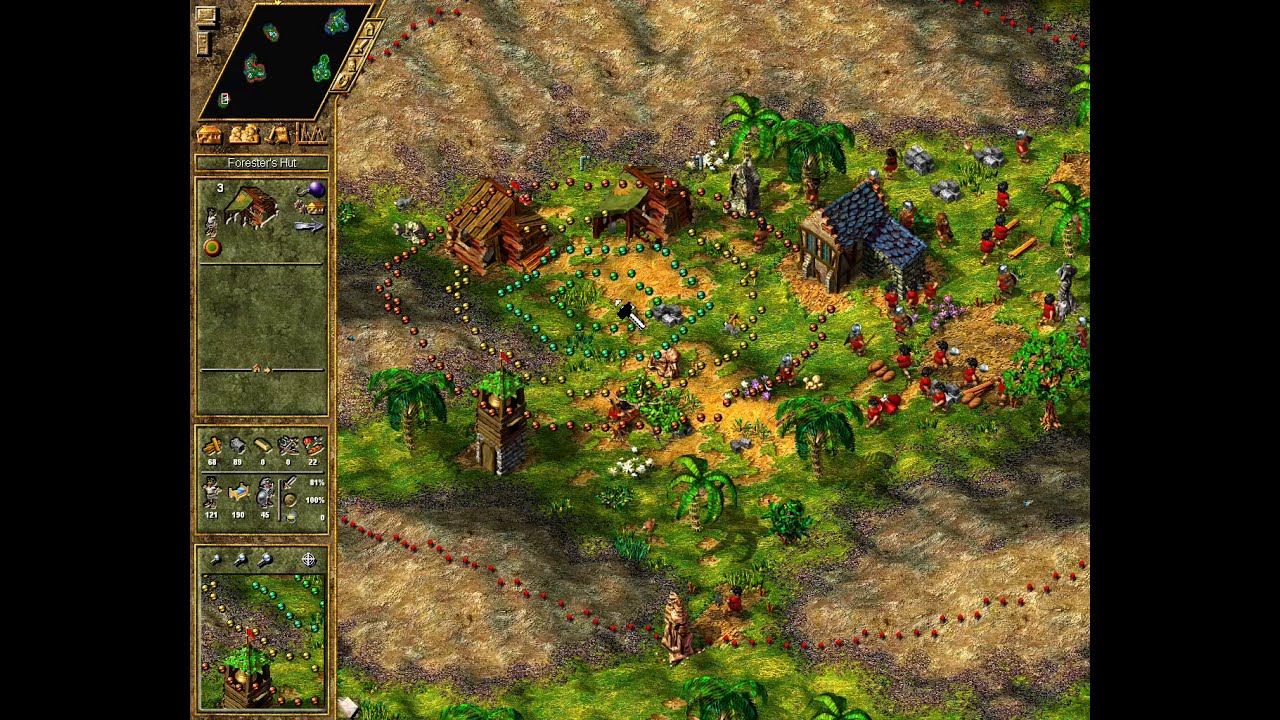1280x720 pixels.
Task: Click the zoomed tower preview window
Action: (262, 641)
